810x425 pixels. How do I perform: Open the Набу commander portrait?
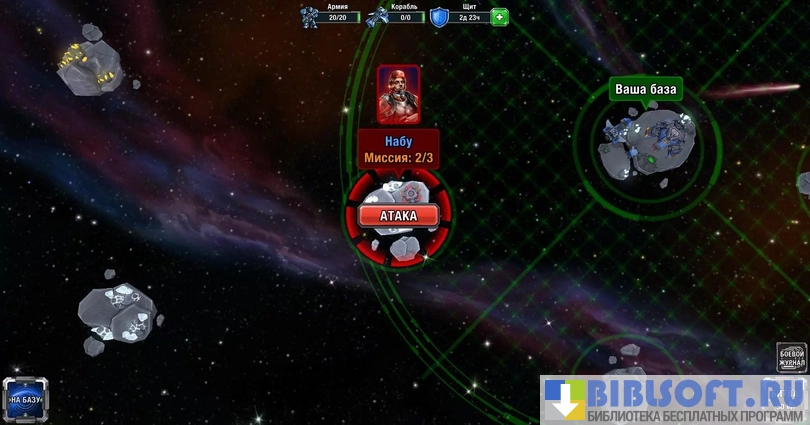pyautogui.click(x=397, y=93)
